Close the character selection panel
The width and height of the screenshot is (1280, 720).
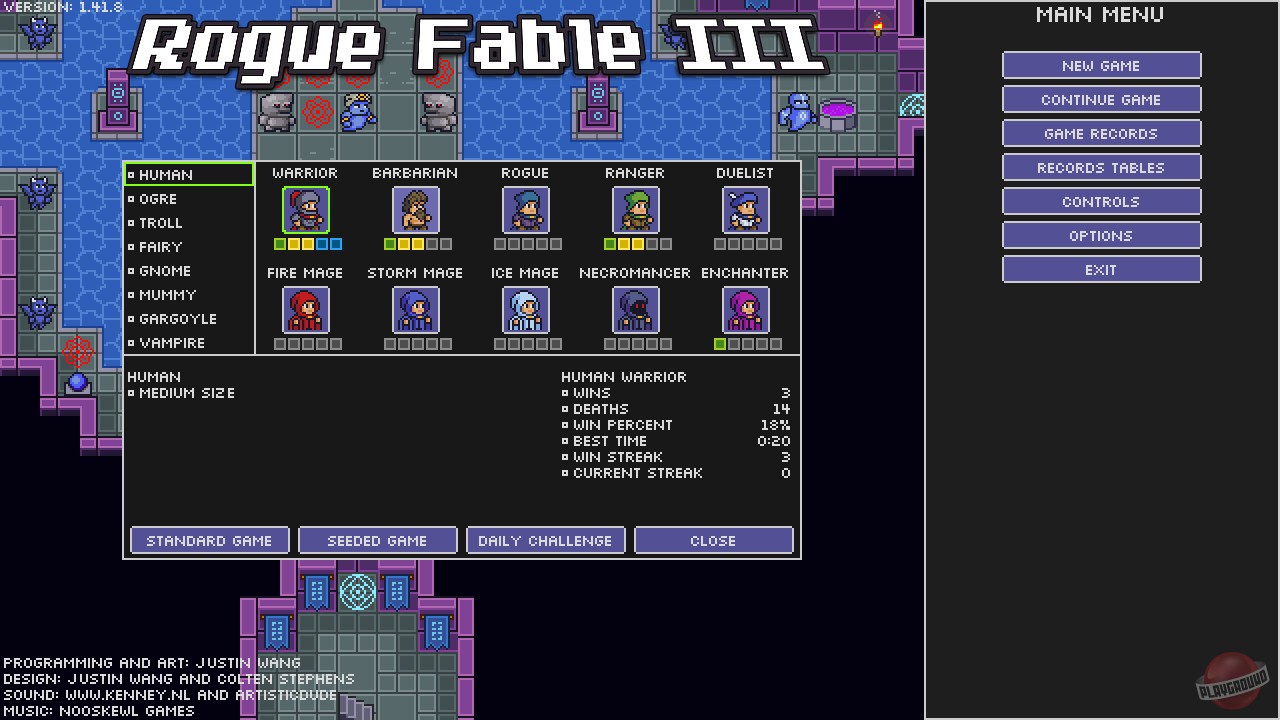pyautogui.click(x=713, y=540)
